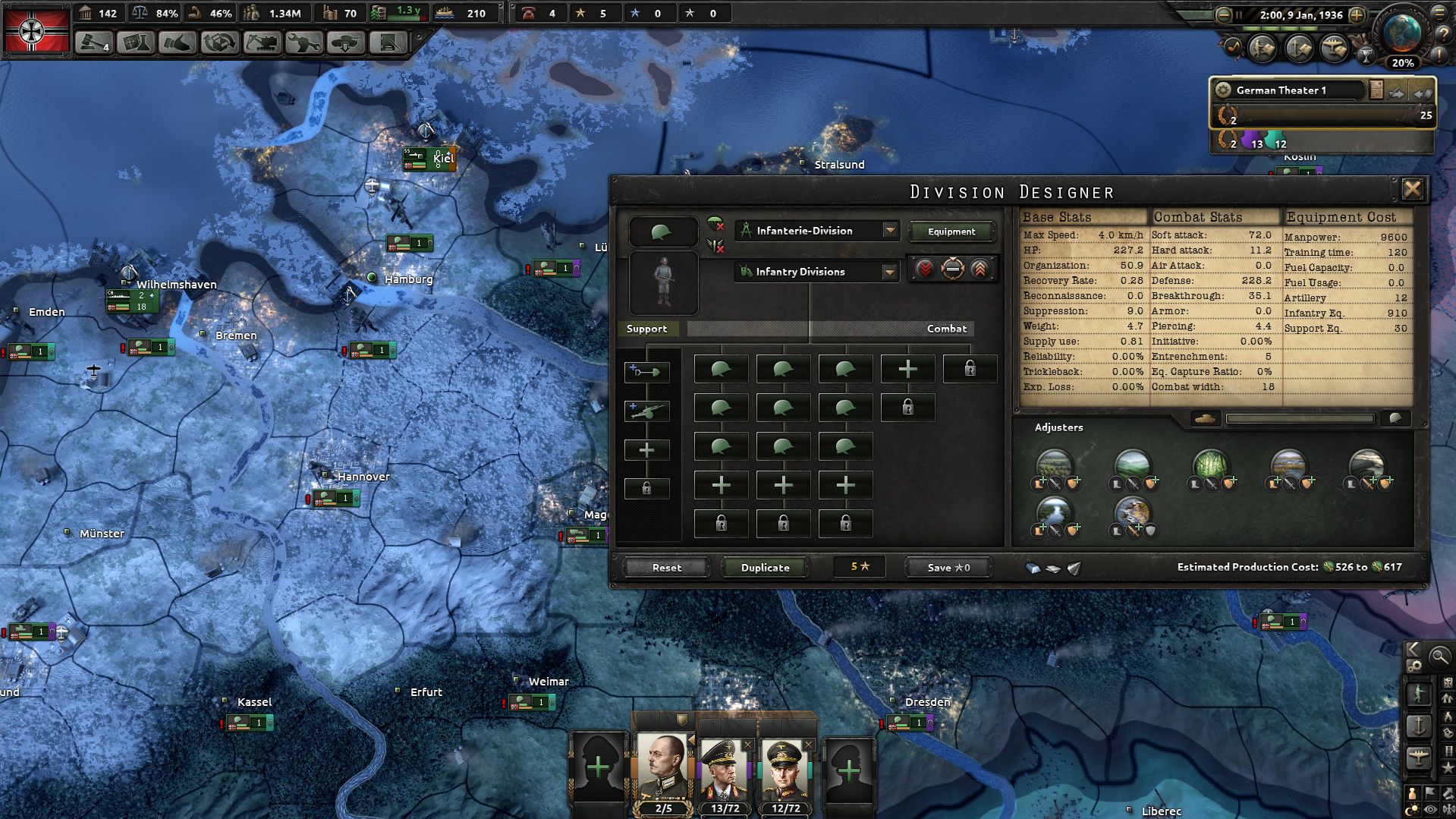Image resolution: width=1456 pixels, height=819 pixels.
Task: Switch to the Support companies column
Action: [x=648, y=329]
